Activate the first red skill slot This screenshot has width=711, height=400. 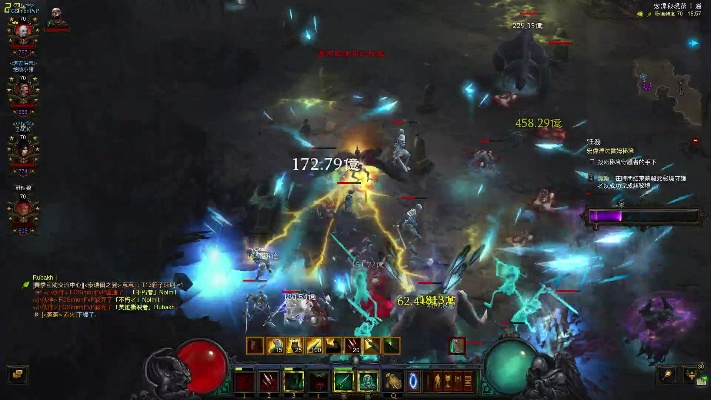tap(245, 381)
